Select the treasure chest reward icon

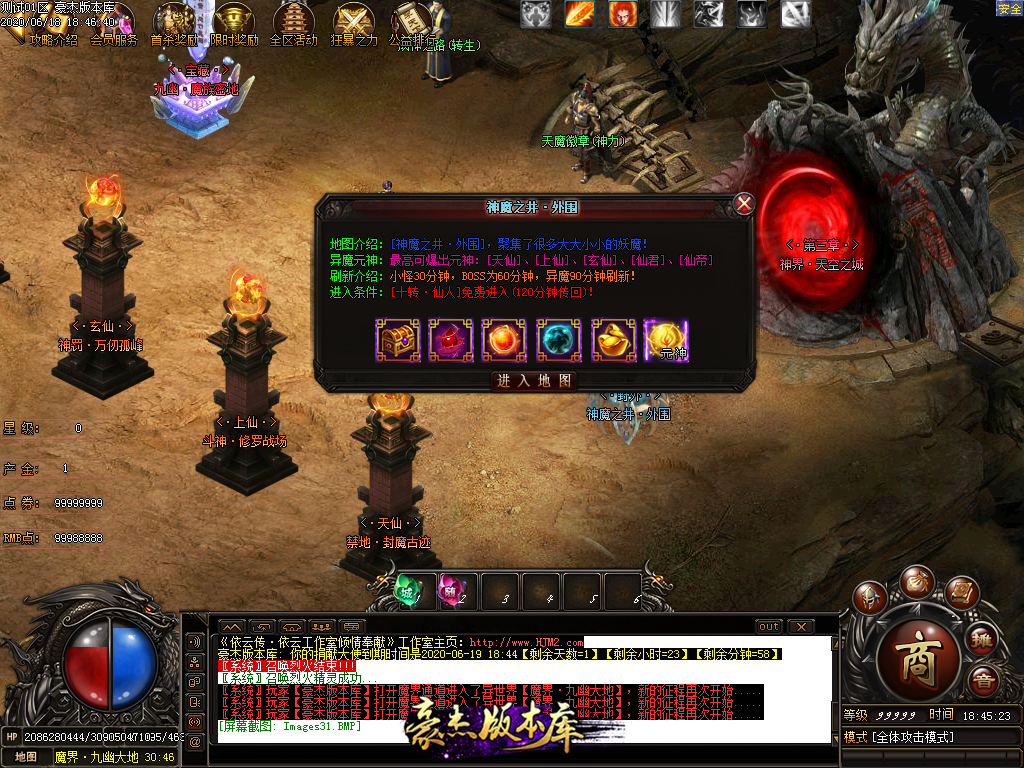click(x=397, y=340)
